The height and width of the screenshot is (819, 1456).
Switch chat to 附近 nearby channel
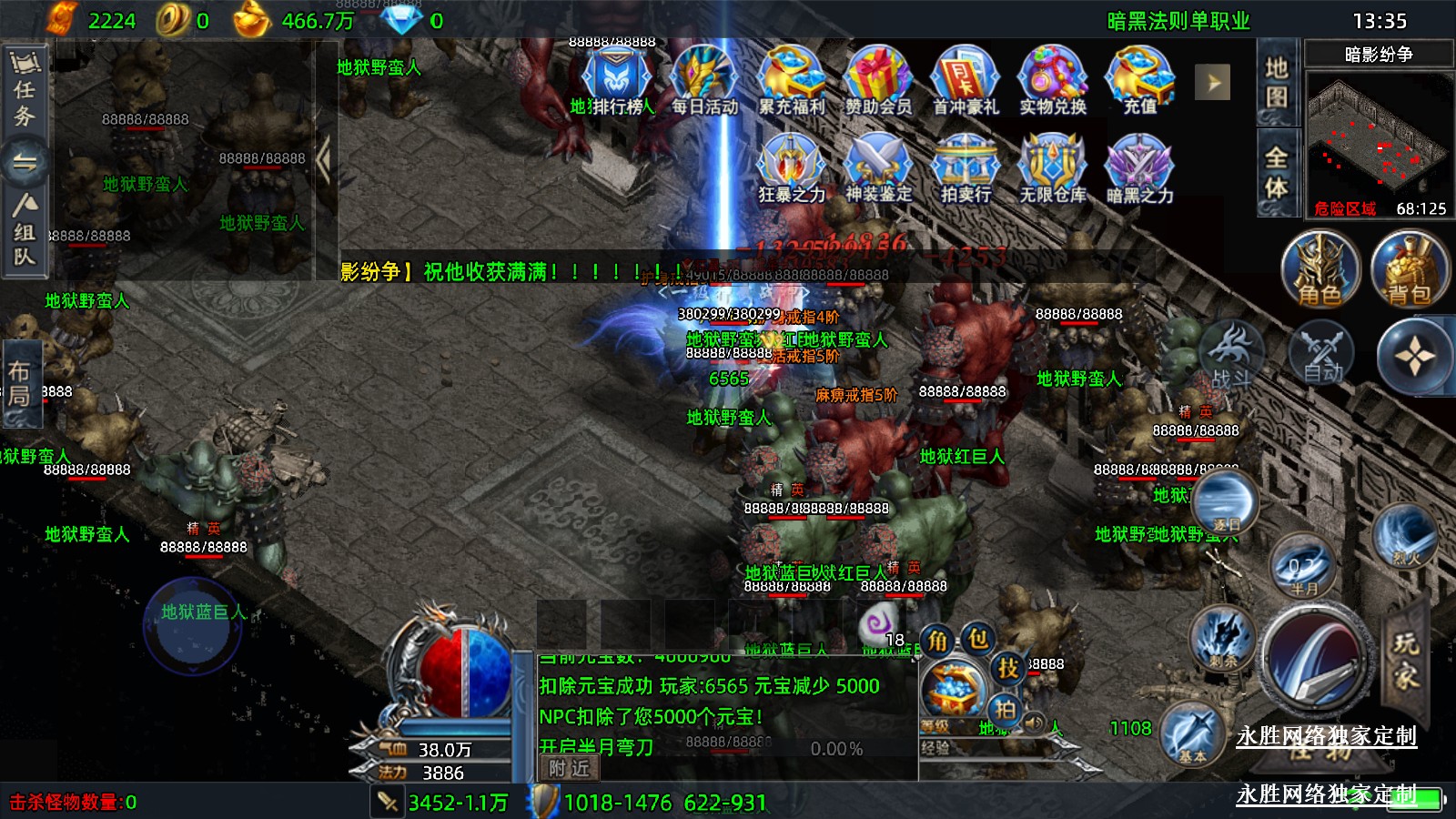tap(569, 768)
